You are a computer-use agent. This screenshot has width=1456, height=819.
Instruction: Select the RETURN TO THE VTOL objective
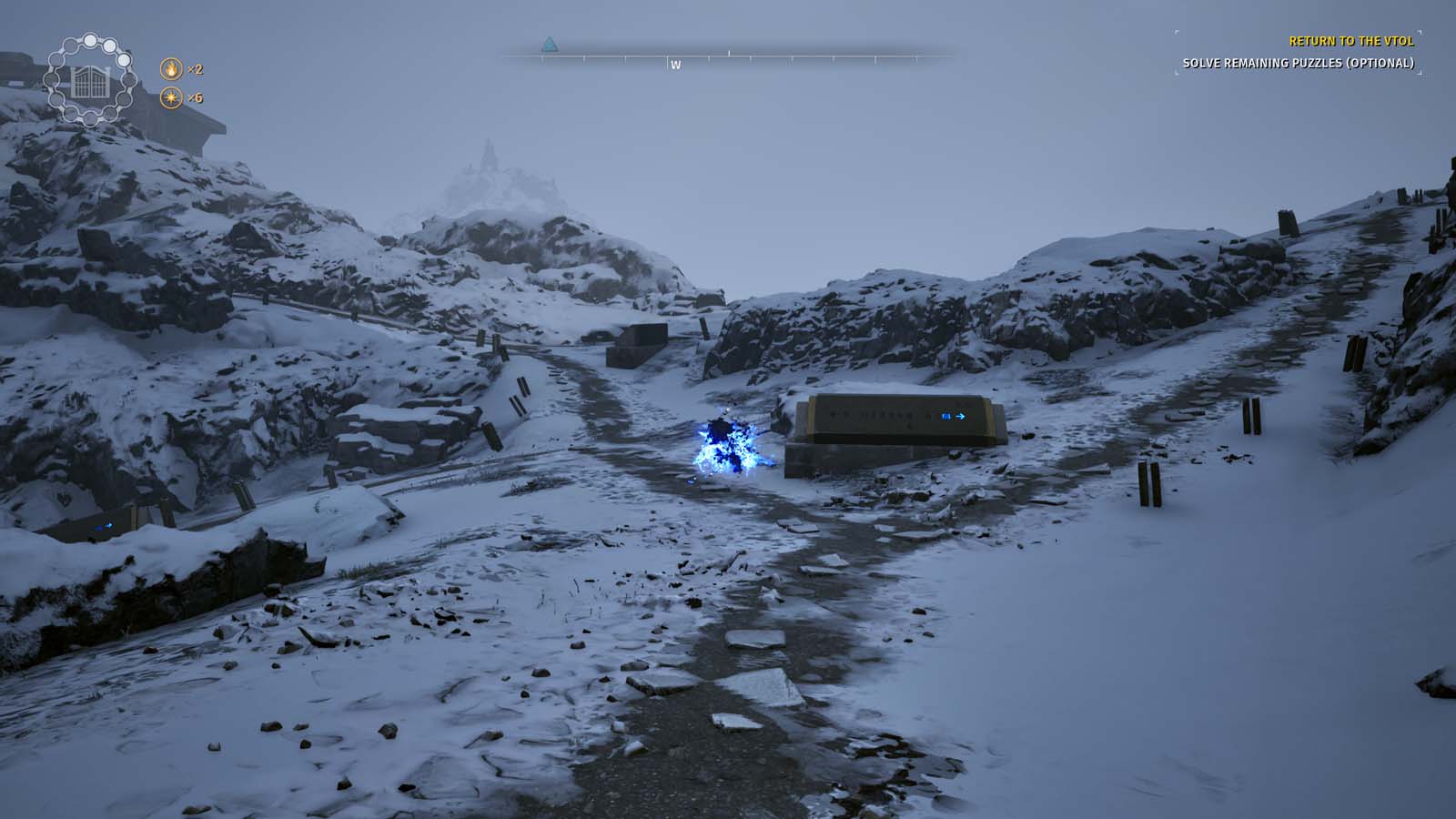1350,42
